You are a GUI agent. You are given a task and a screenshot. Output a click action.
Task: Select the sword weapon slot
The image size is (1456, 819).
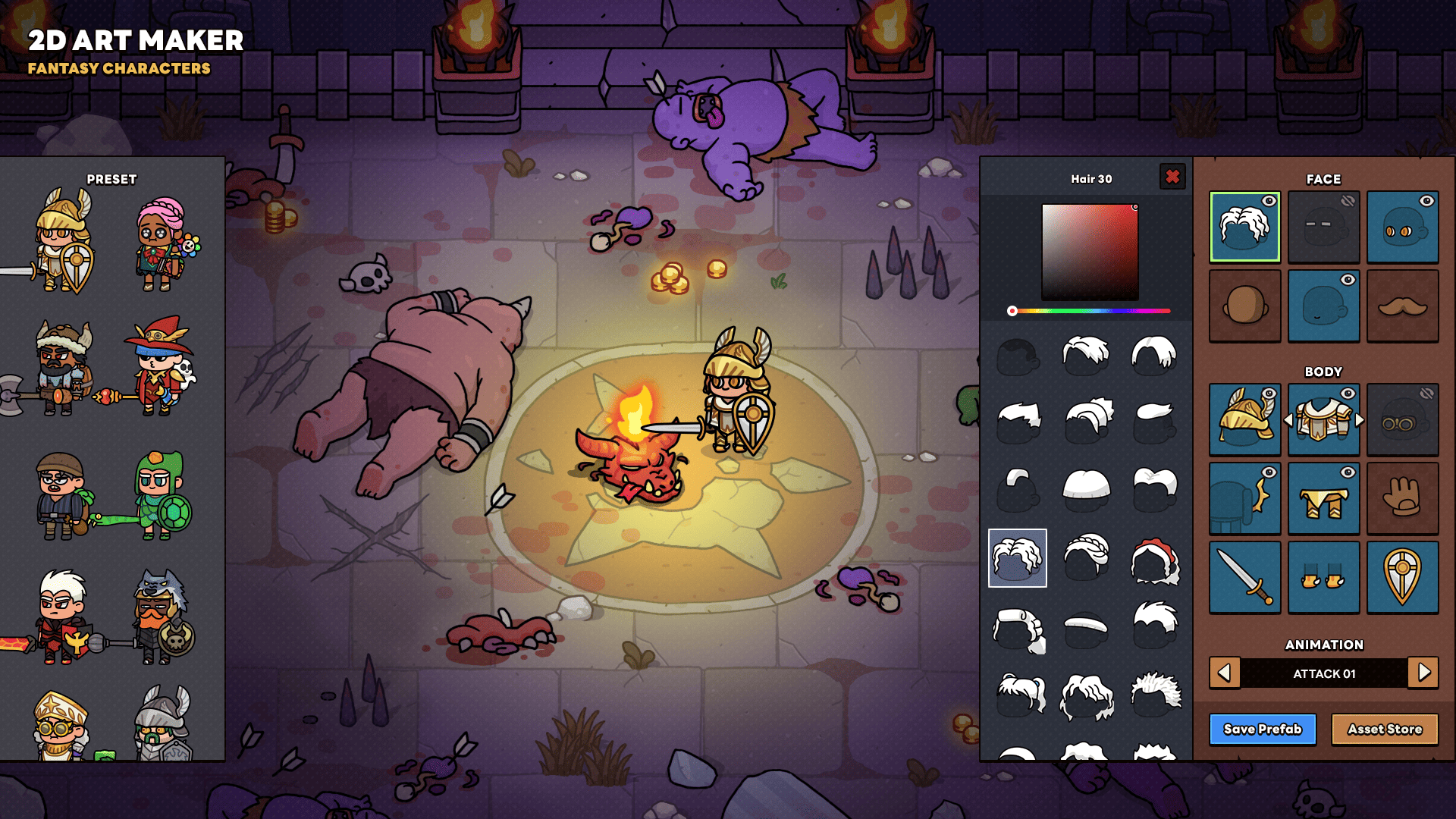(x=1244, y=577)
